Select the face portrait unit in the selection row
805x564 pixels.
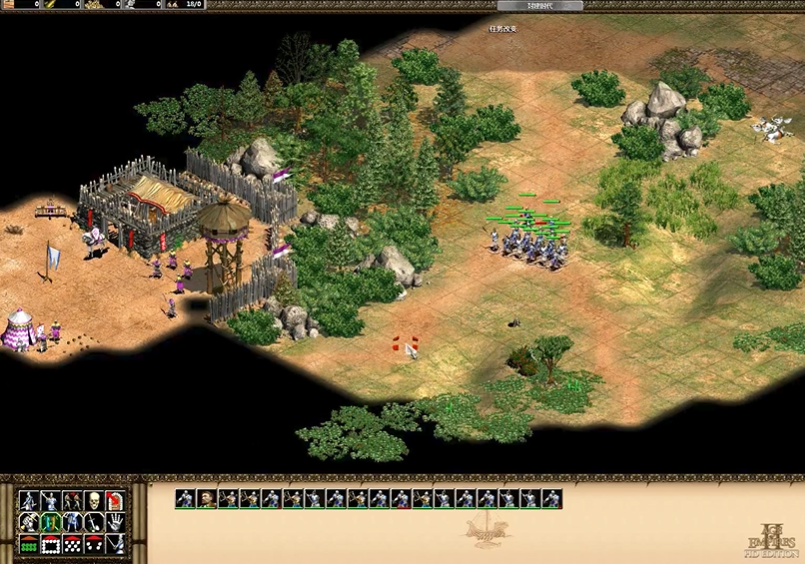207,498
